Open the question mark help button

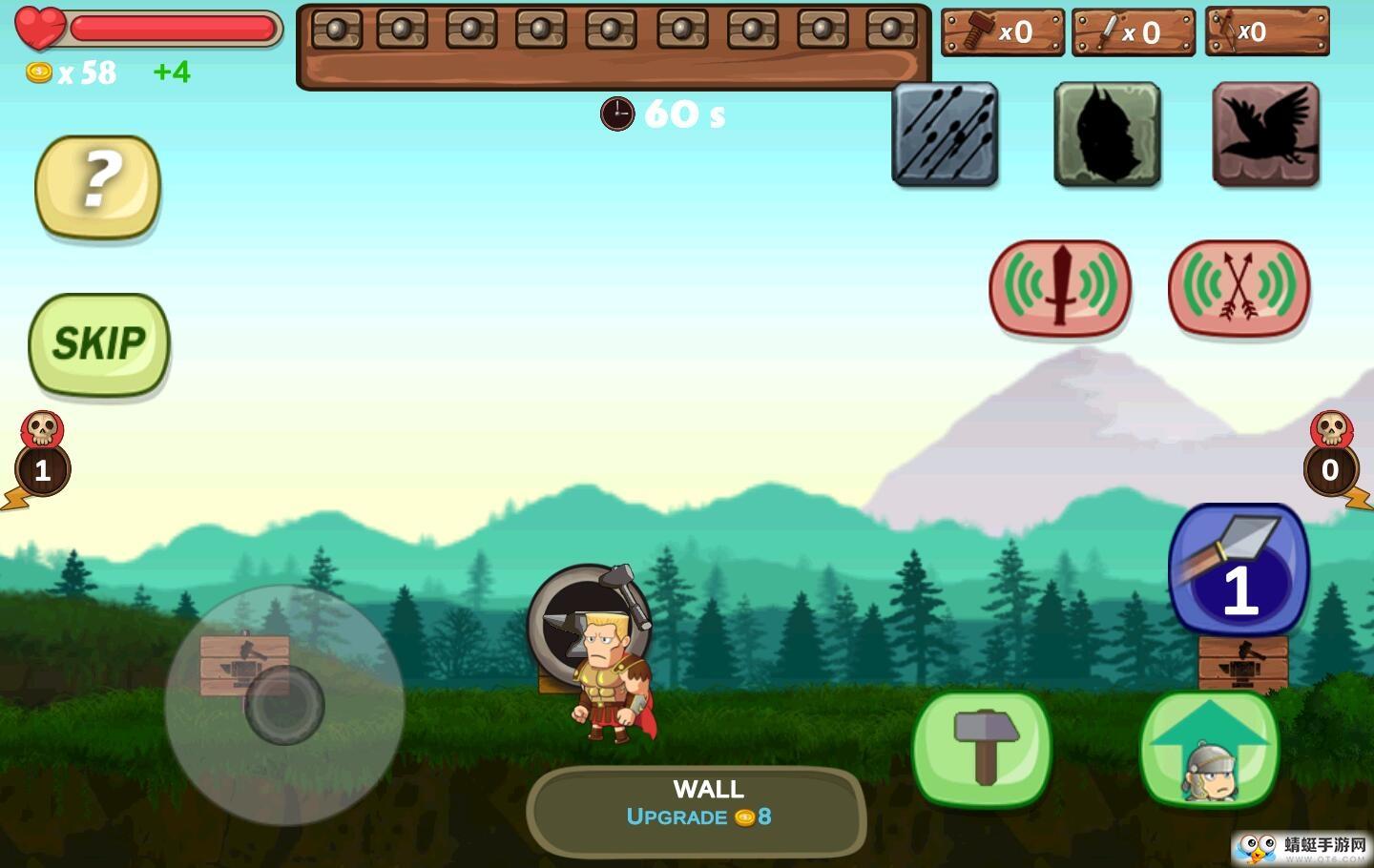pyautogui.click(x=97, y=185)
